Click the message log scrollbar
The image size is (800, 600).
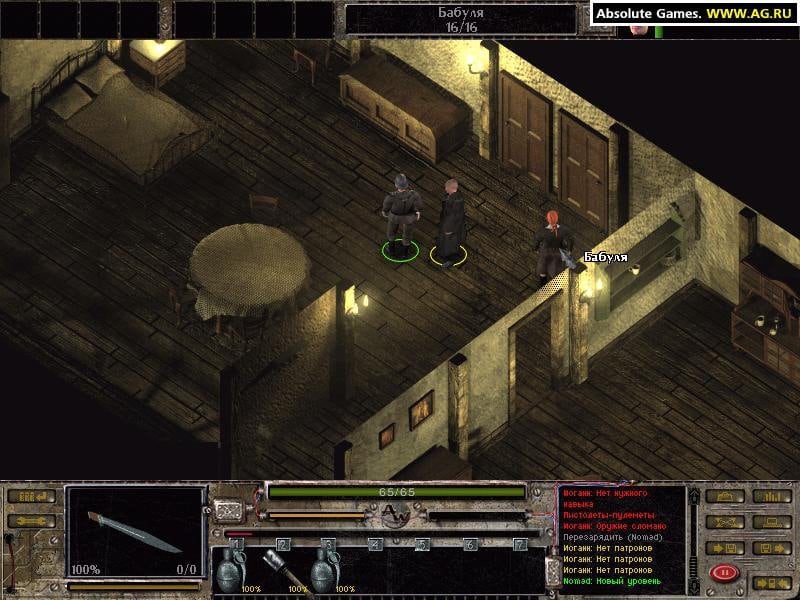pyautogui.click(x=692, y=538)
